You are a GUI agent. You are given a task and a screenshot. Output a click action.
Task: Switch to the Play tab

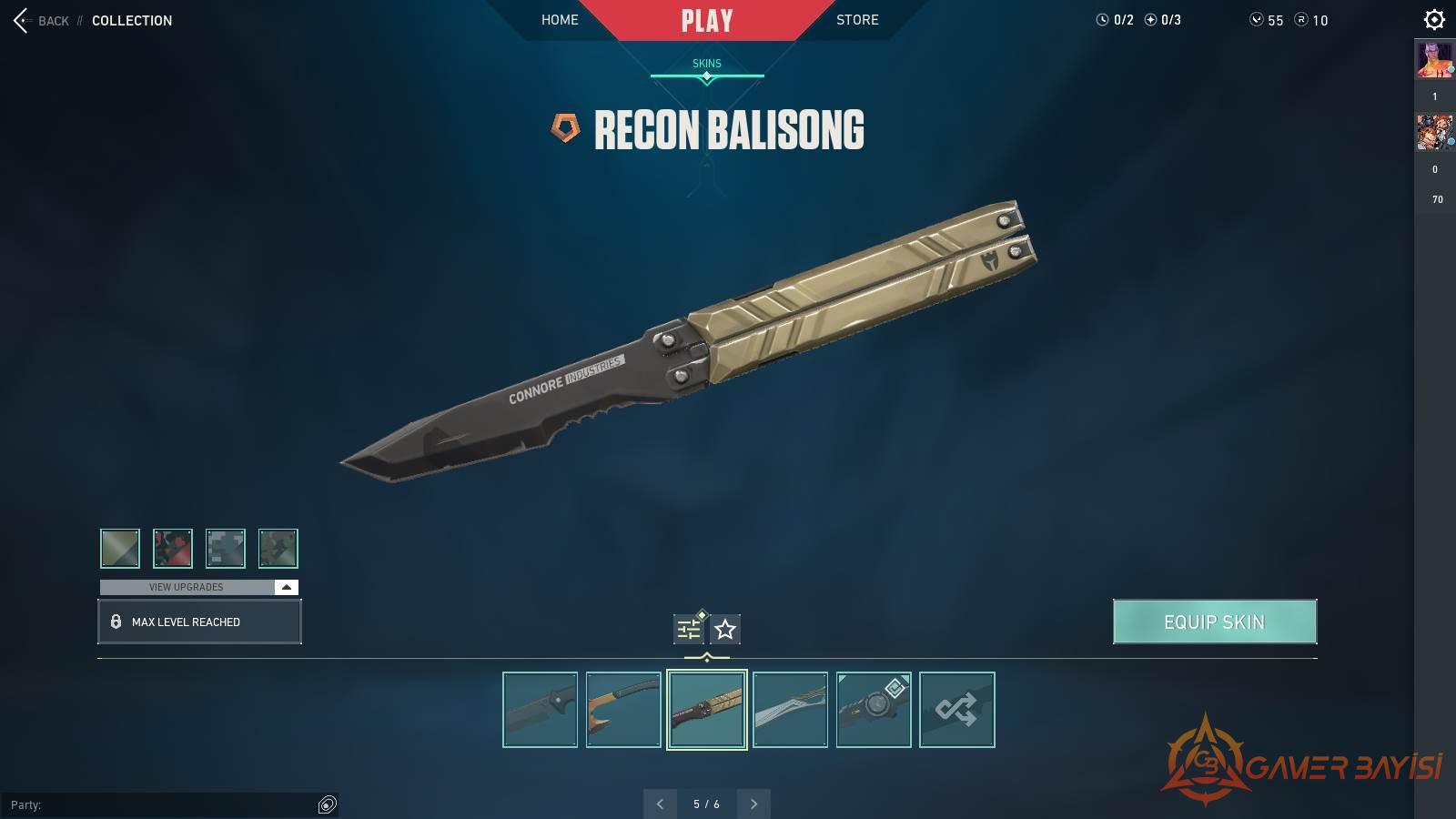(707, 20)
